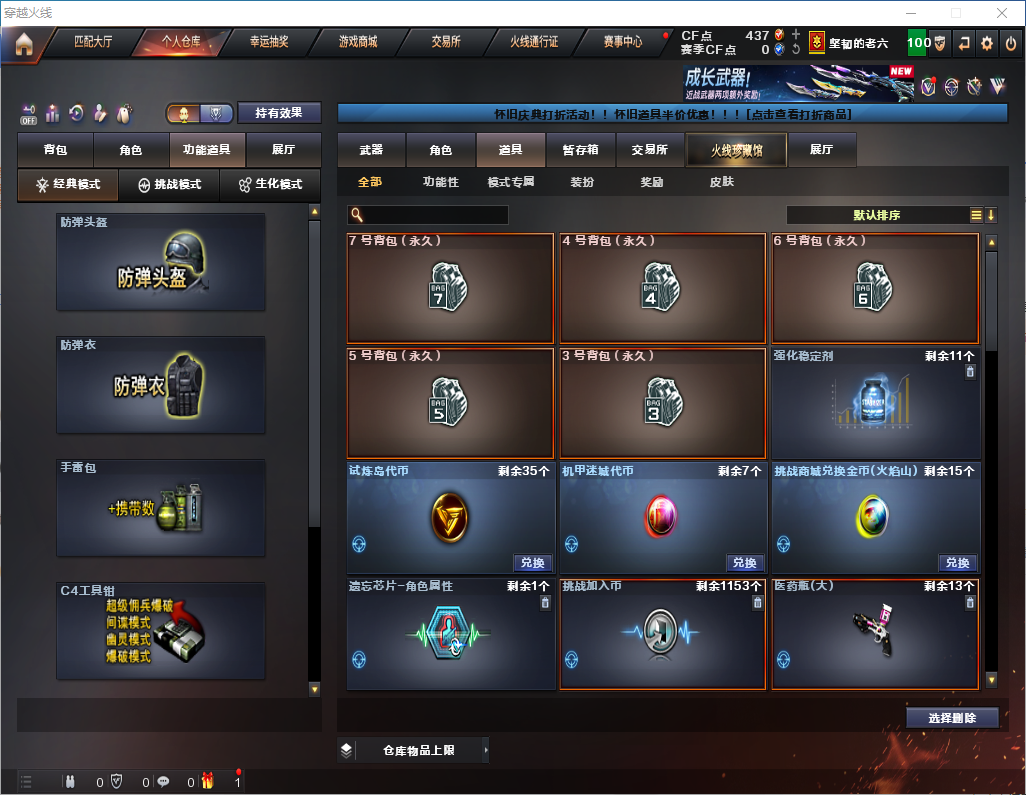Open the 火线通行证 battle pass
1026x795 pixels.
(x=534, y=42)
